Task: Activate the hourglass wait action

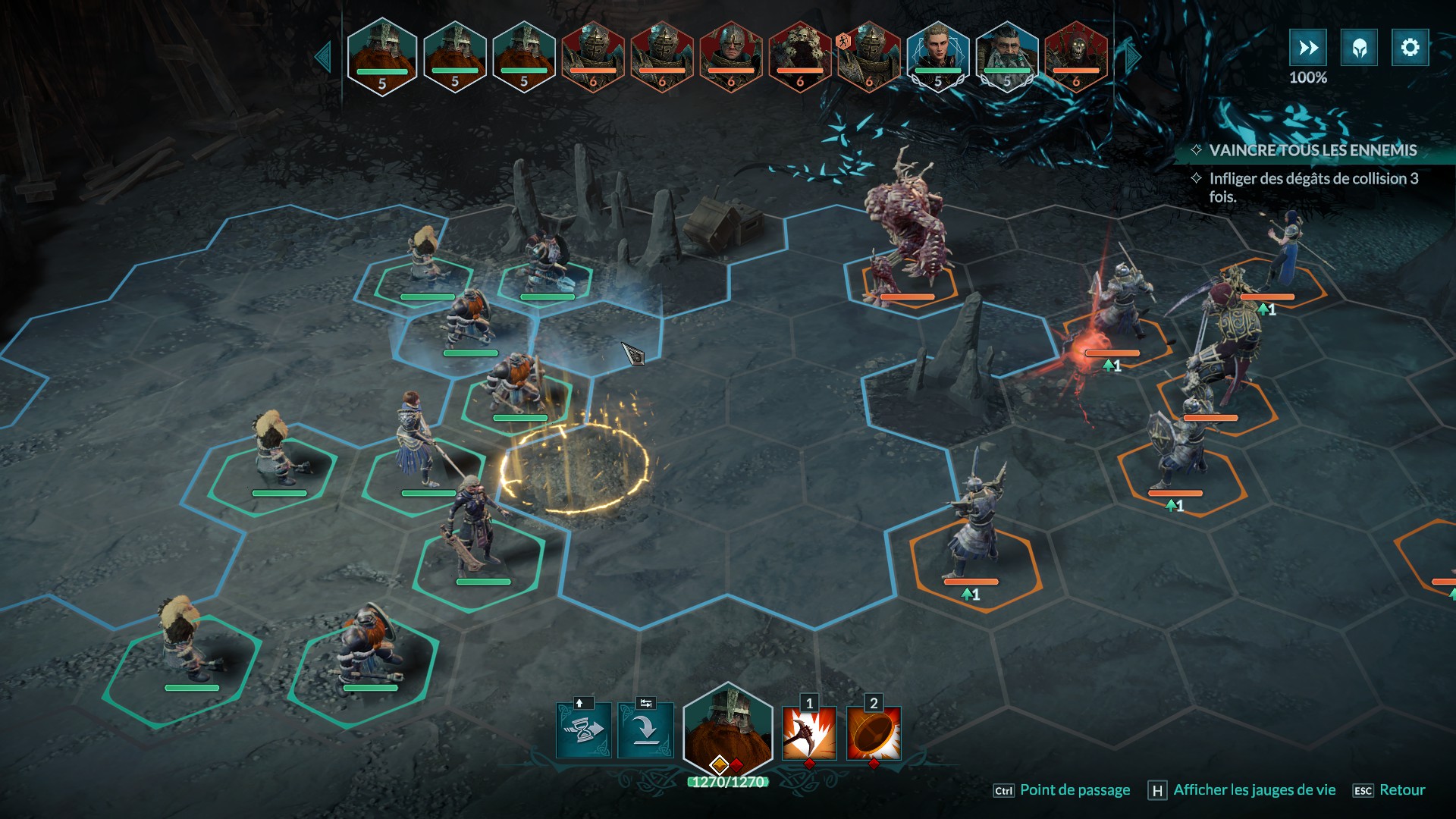Action: [583, 731]
